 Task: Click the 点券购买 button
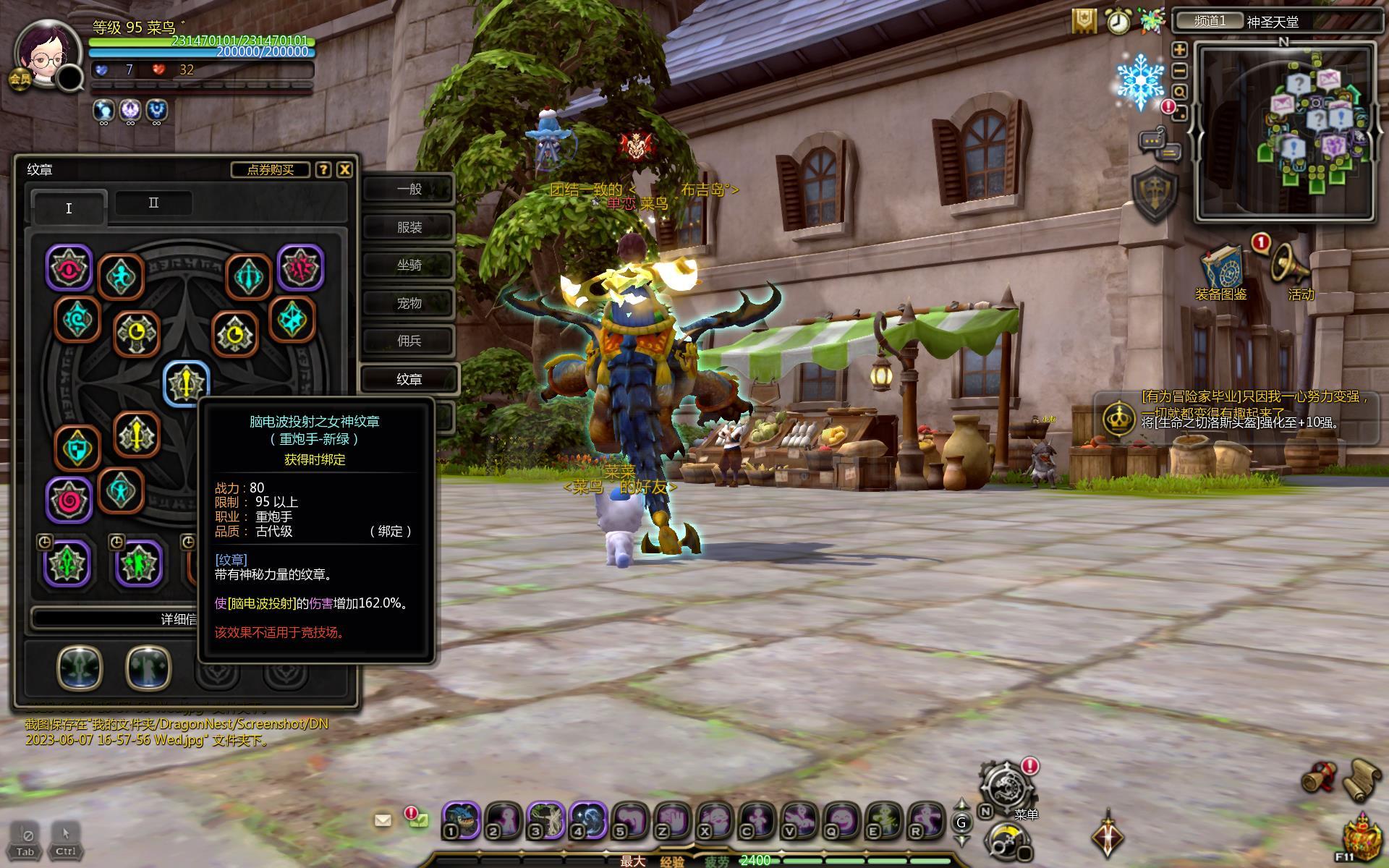(x=270, y=169)
